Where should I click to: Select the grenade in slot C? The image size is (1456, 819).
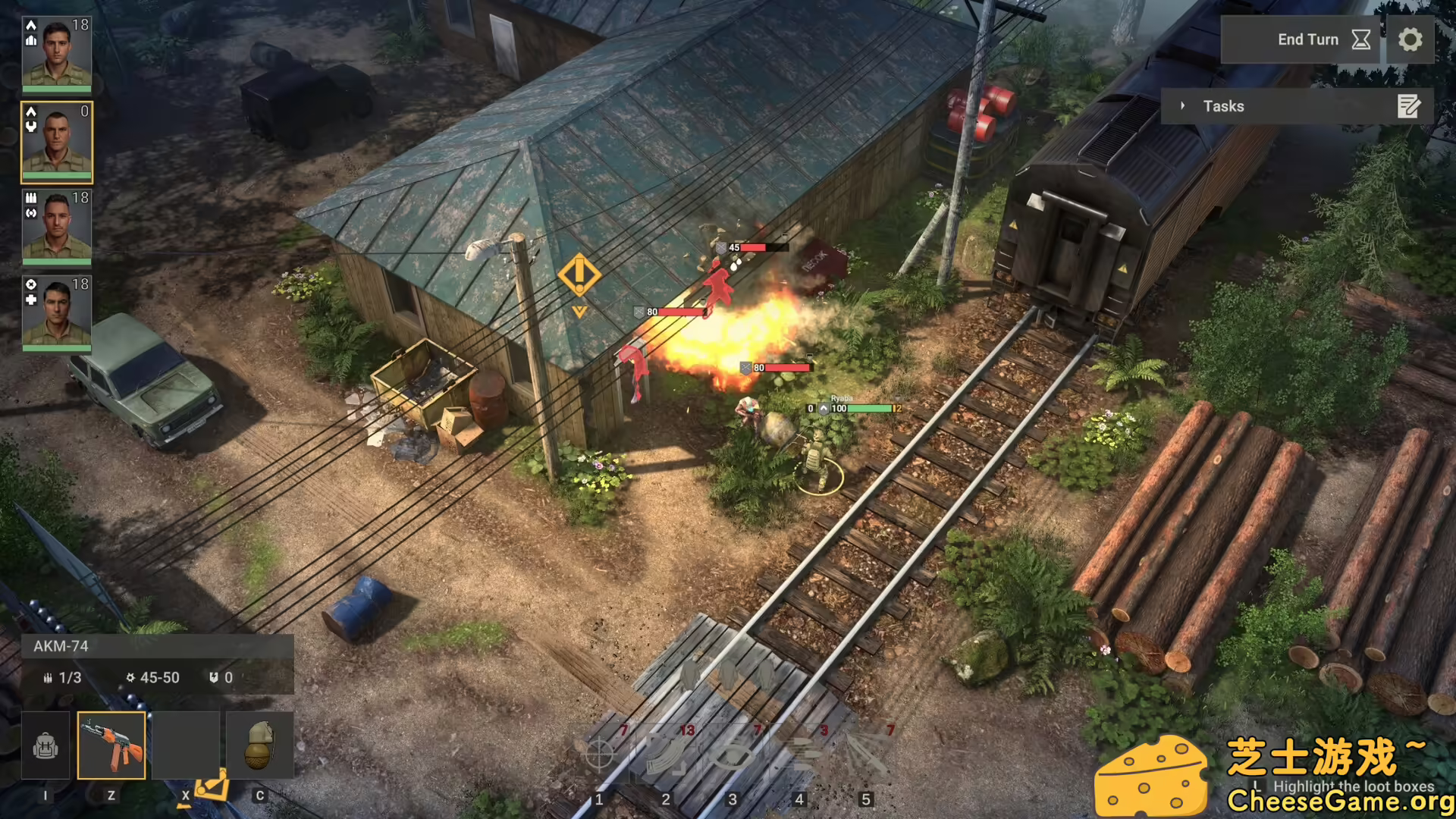pos(260,747)
